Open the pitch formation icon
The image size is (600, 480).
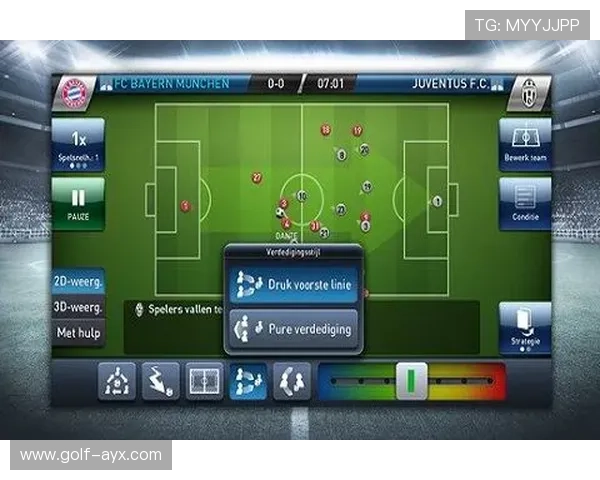(204, 381)
